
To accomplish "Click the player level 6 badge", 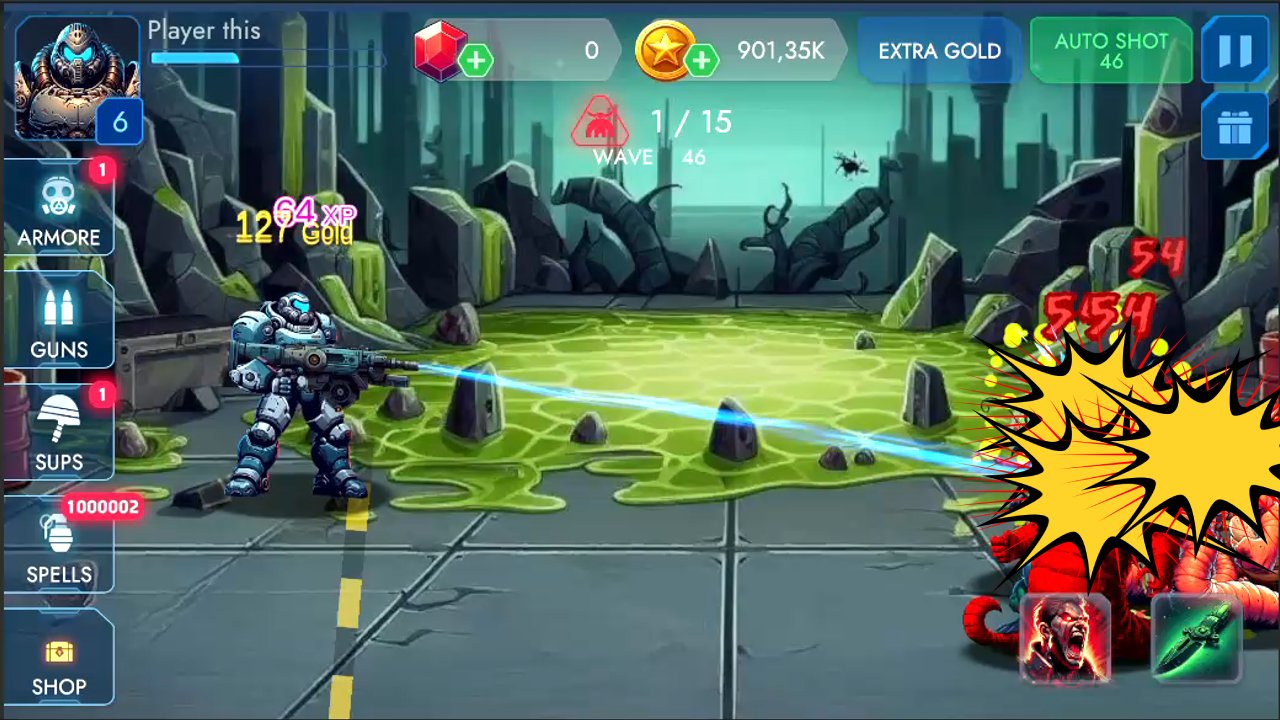I will (122, 121).
